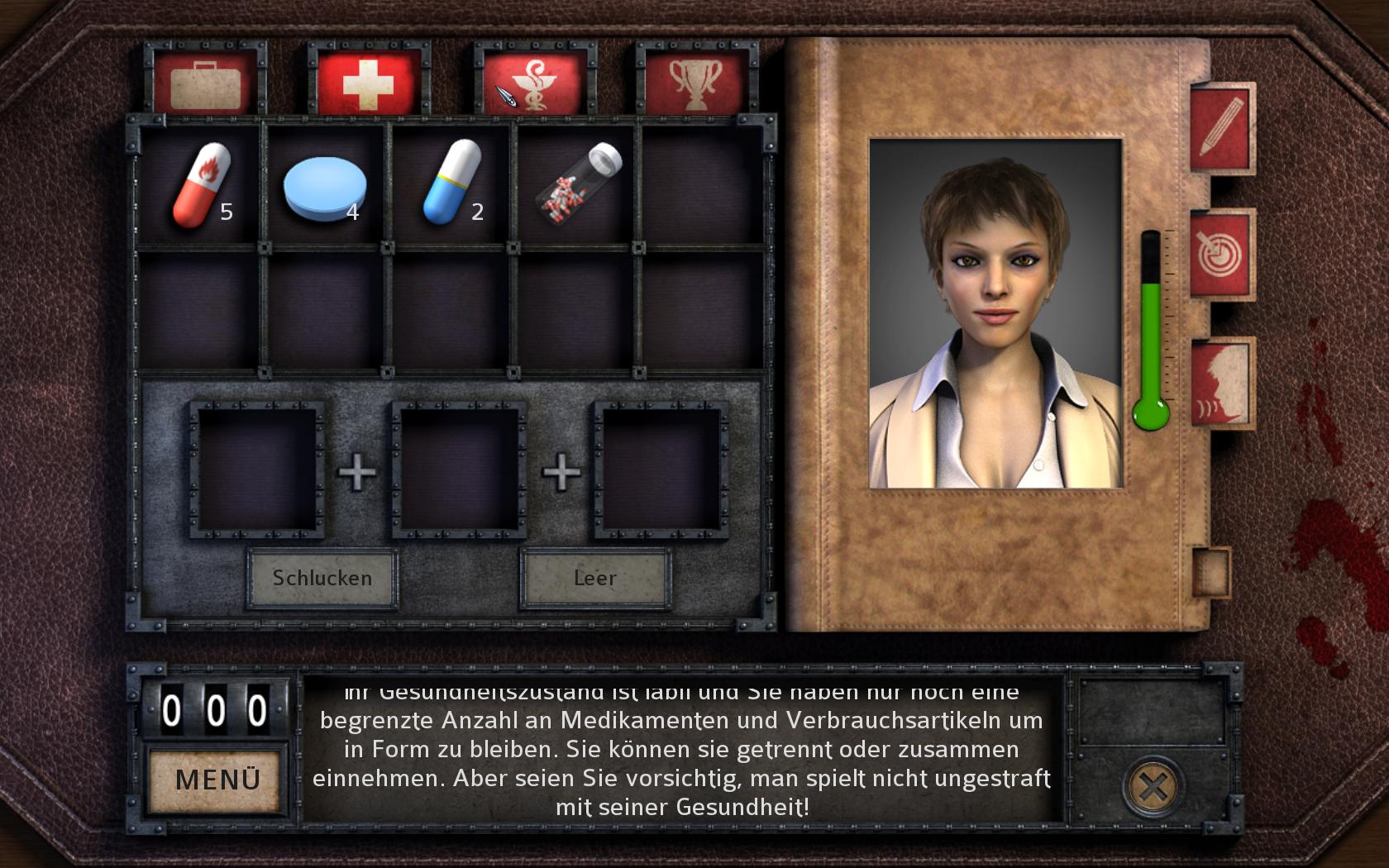
Task: Open the MENÜ
Action: [217, 780]
